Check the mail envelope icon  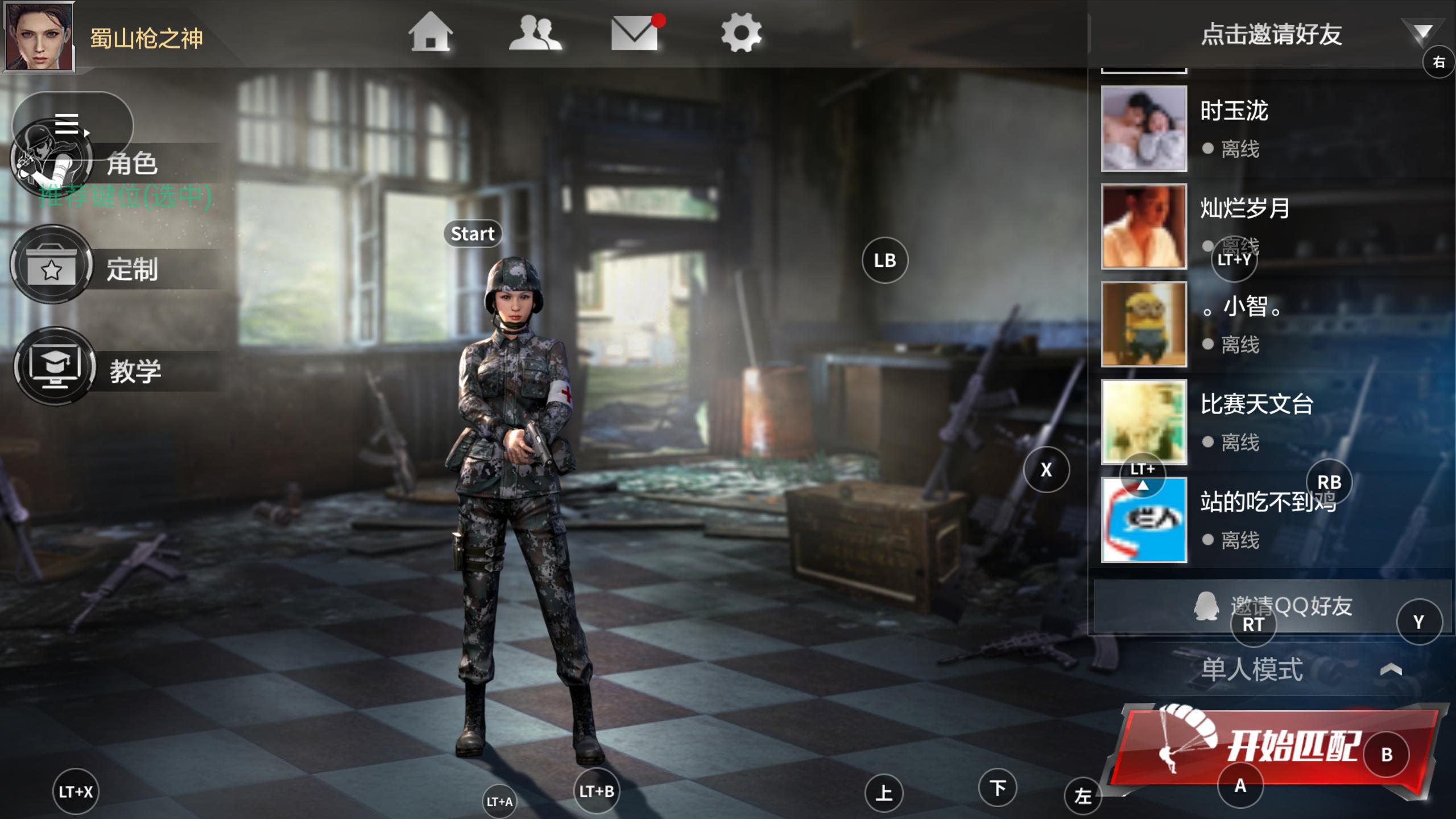[634, 32]
